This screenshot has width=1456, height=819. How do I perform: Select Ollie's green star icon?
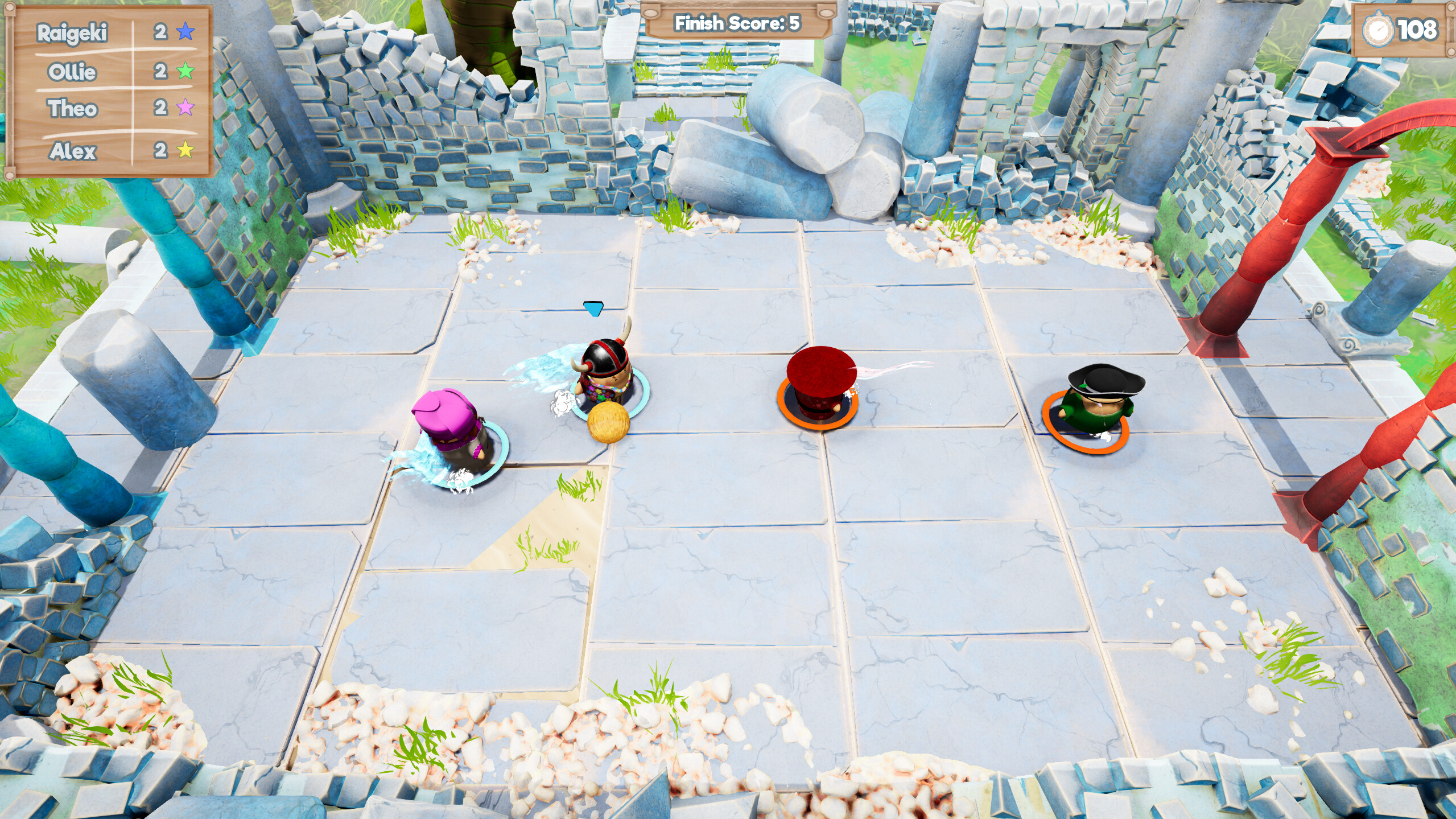tap(186, 72)
